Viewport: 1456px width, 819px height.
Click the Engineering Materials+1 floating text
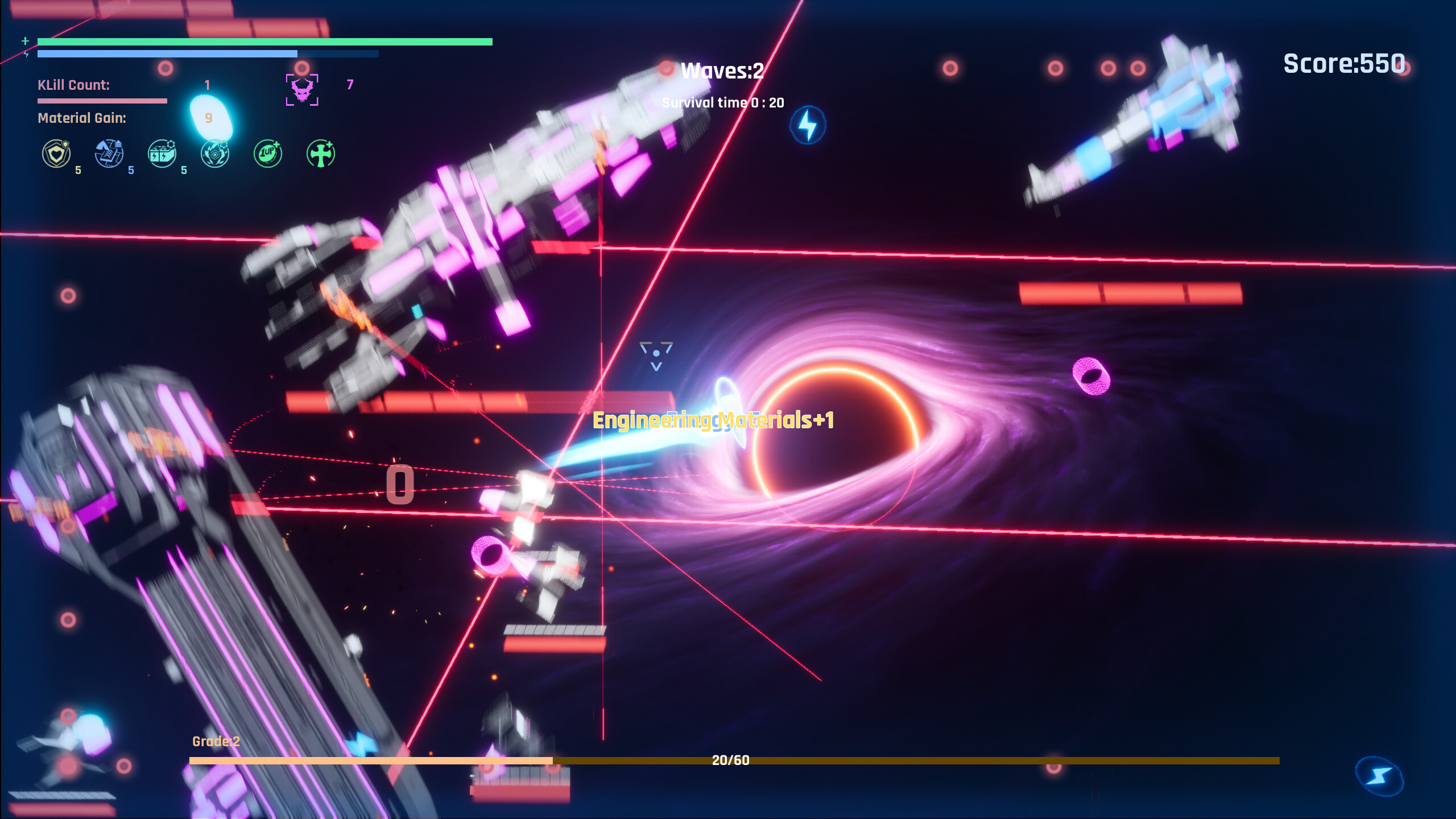click(713, 420)
